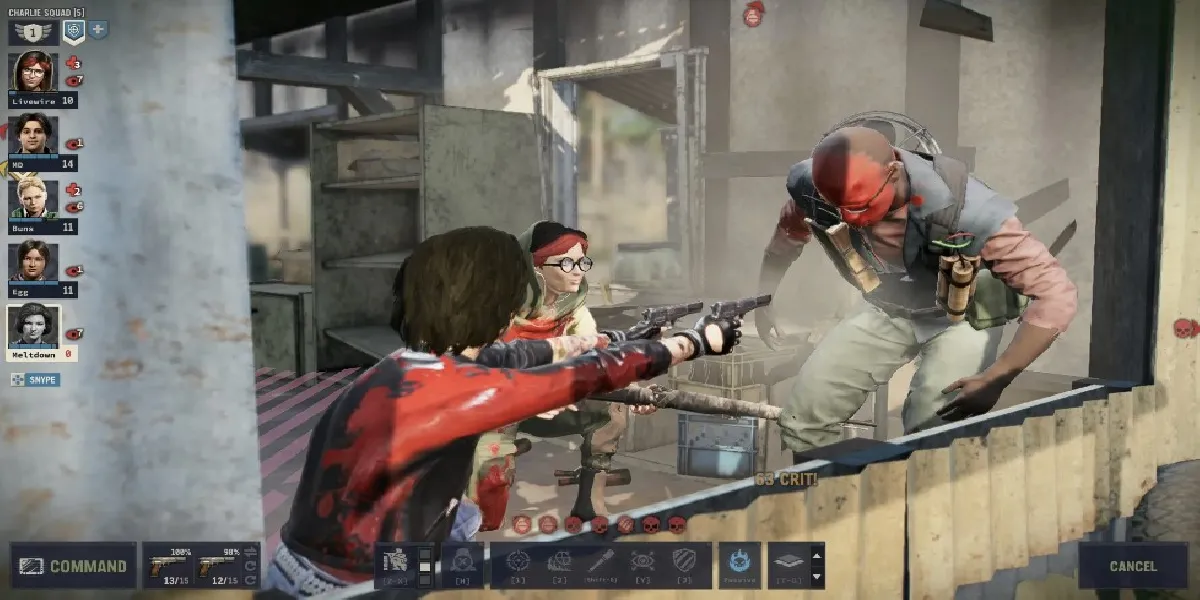The width and height of the screenshot is (1200, 600).
Task: Select Livewire's portrait
Action: pos(33,72)
